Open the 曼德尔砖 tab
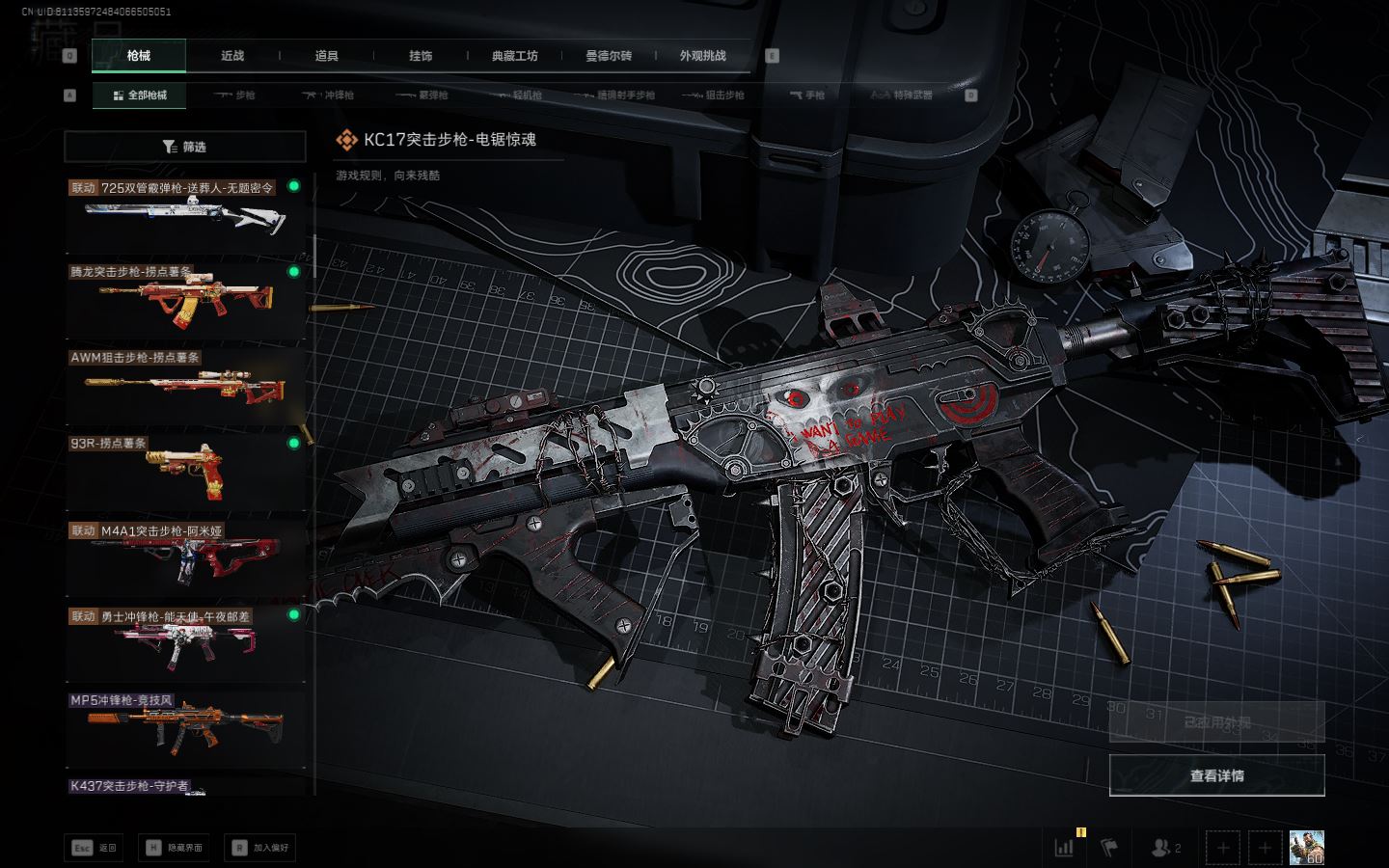The height and width of the screenshot is (868, 1389). point(609,56)
